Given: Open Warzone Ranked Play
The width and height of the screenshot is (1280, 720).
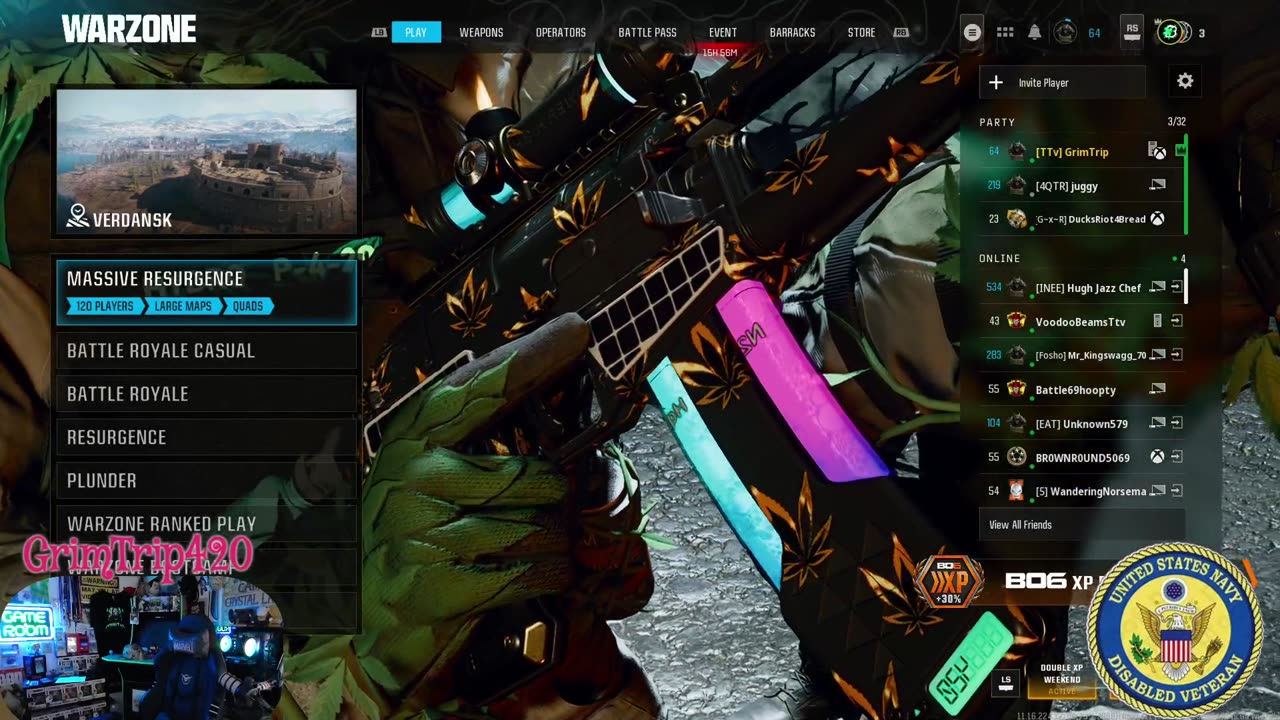Looking at the screenshot, I should (206, 524).
